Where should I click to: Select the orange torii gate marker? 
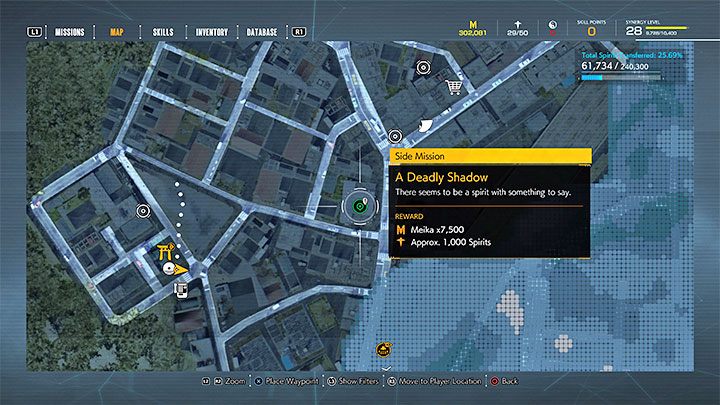click(x=167, y=252)
